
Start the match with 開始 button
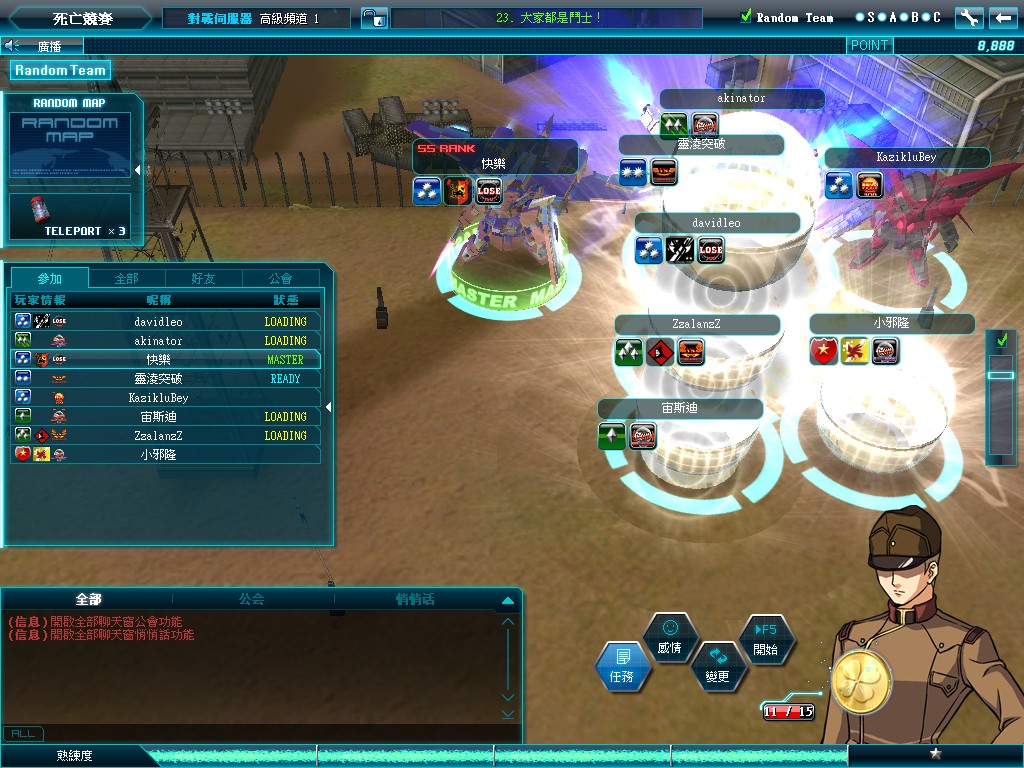coord(765,638)
